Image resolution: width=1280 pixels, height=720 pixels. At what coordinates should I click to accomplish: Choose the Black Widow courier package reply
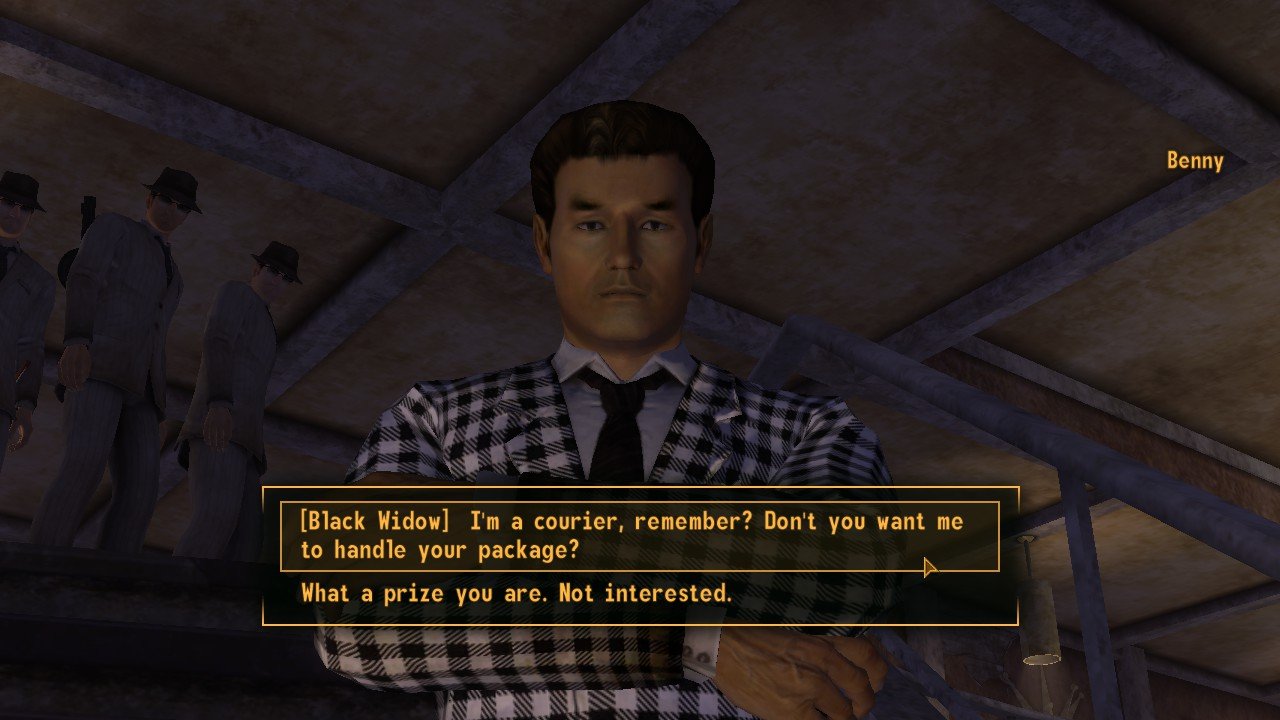pos(632,536)
